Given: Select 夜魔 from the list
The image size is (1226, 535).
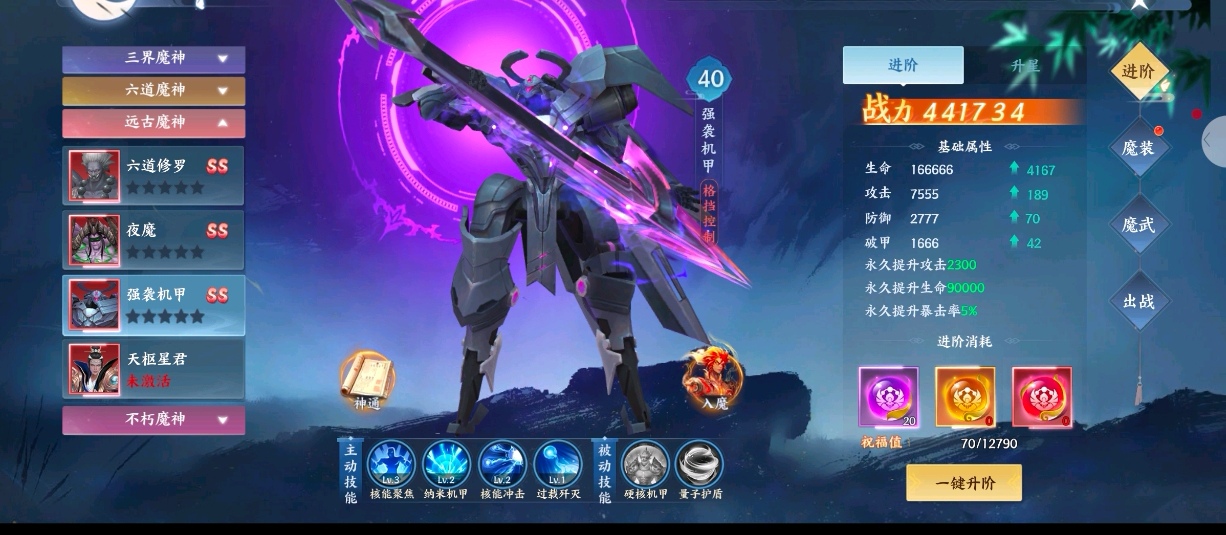Looking at the screenshot, I should pyautogui.click(x=154, y=240).
